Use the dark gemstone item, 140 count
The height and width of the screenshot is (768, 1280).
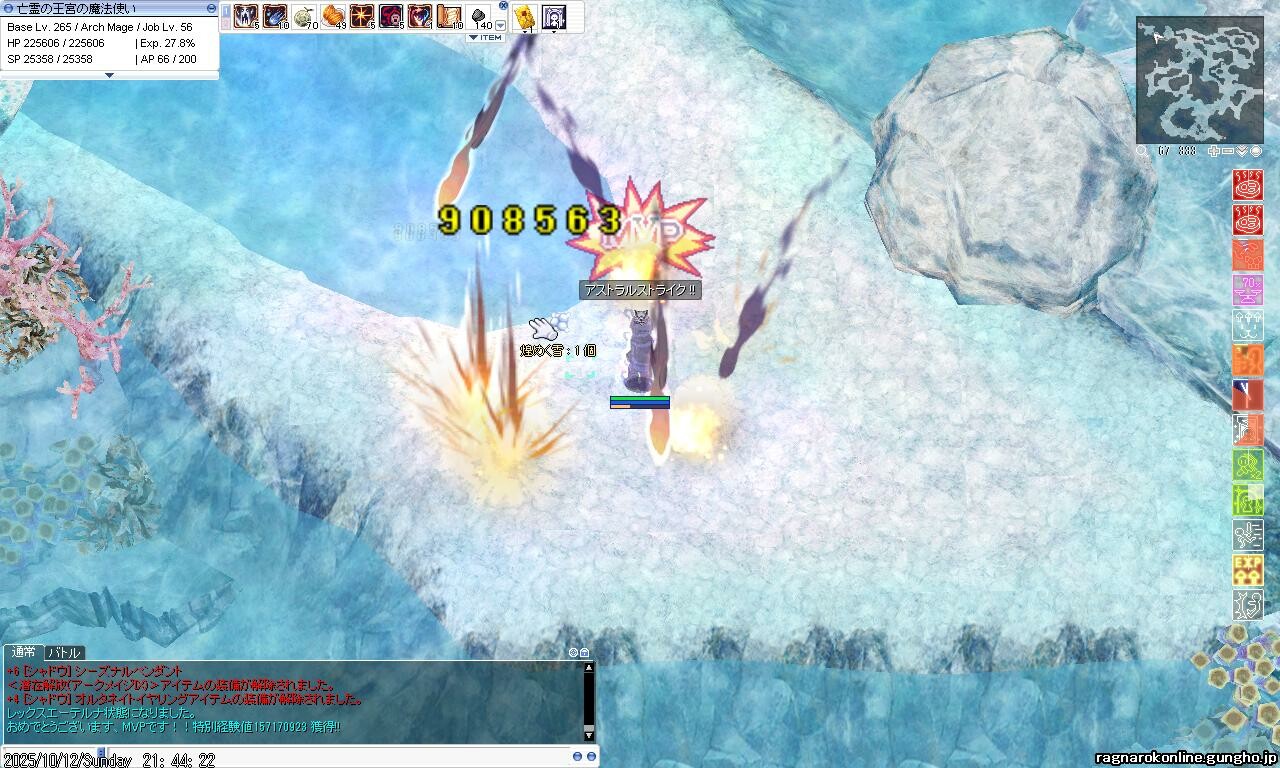(479, 16)
